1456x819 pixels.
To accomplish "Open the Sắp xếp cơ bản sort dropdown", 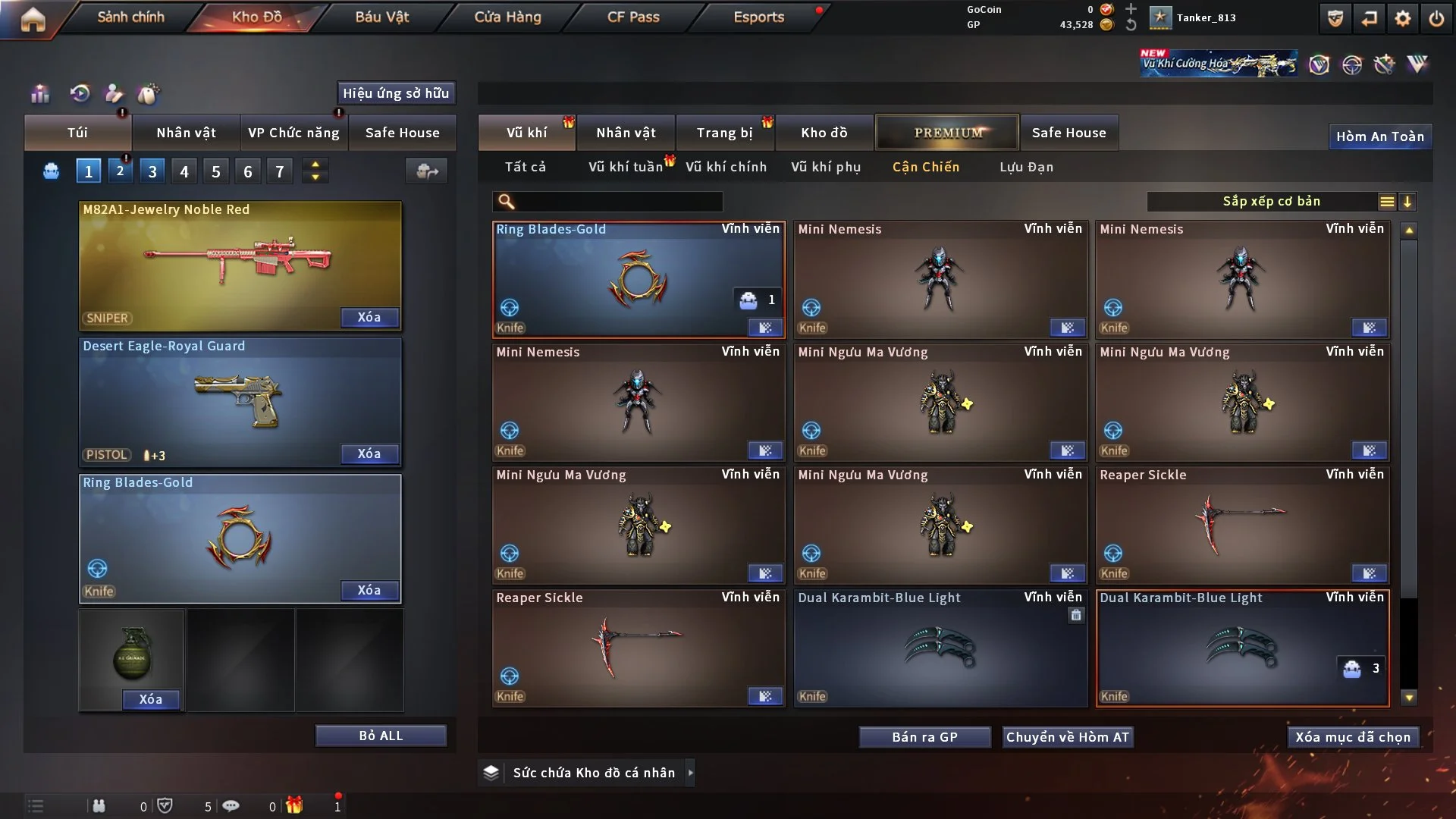I will tap(1271, 202).
